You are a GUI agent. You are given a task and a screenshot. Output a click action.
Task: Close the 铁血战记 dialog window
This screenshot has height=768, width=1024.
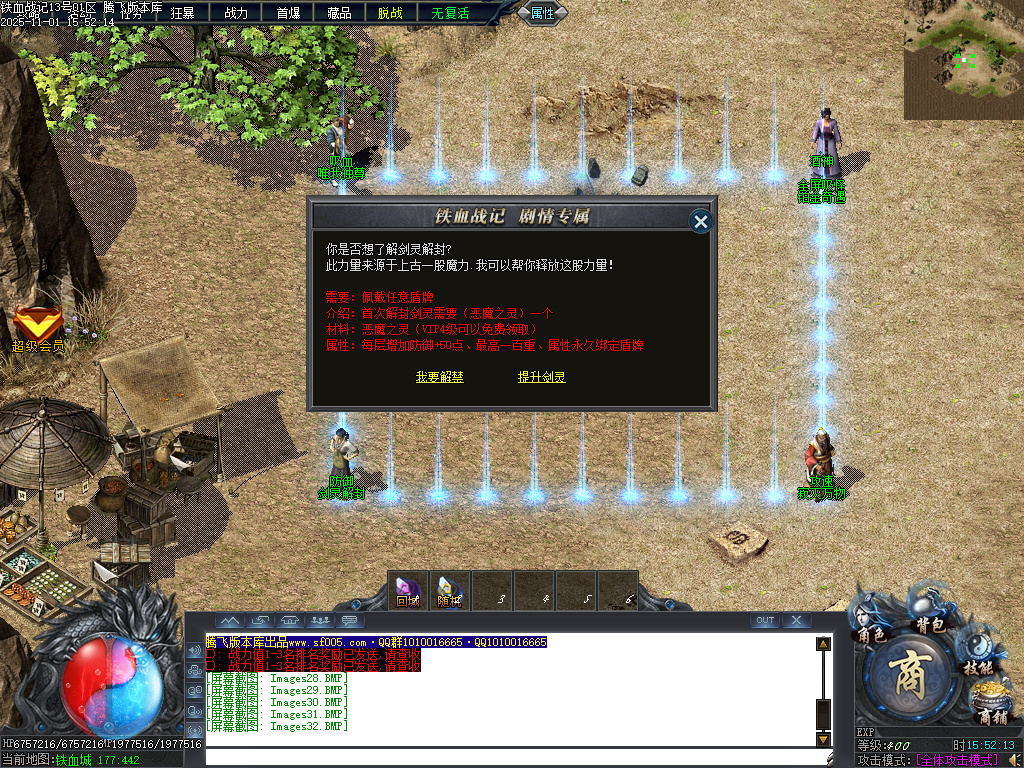pos(701,221)
